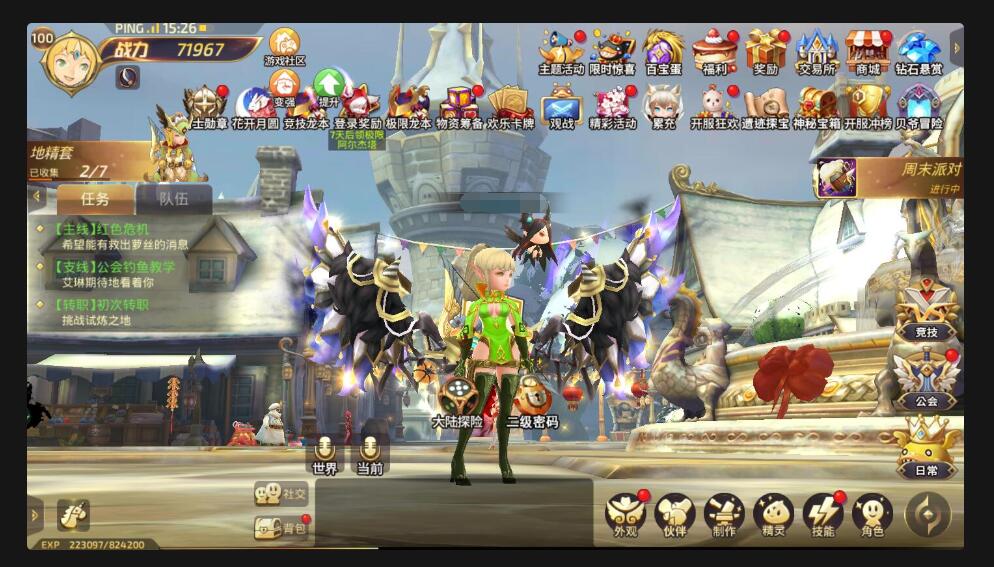Open the 观战 spectate icon
Viewport: 994px width, 567px height.
click(561, 105)
